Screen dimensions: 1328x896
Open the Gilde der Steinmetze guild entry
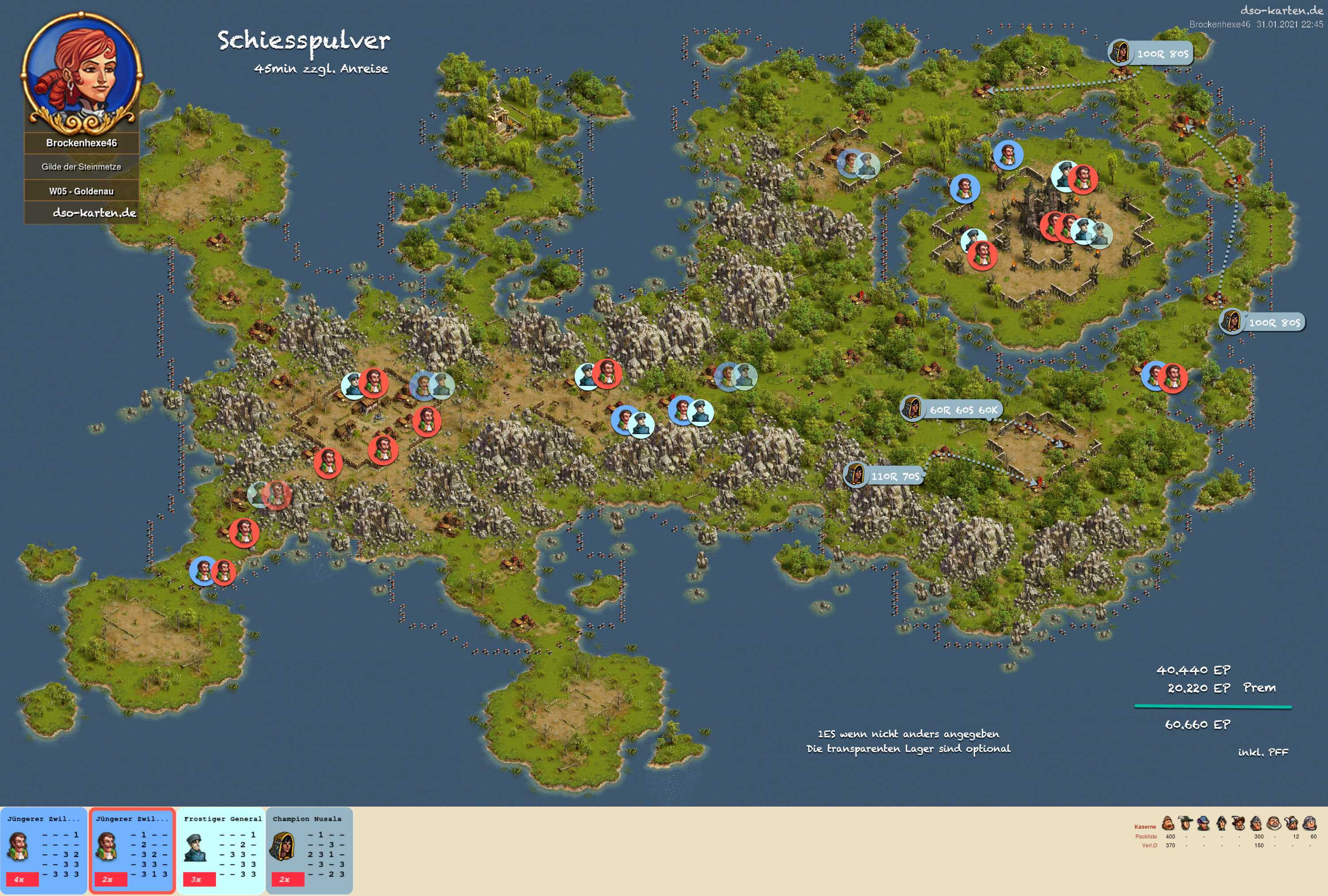(82, 167)
